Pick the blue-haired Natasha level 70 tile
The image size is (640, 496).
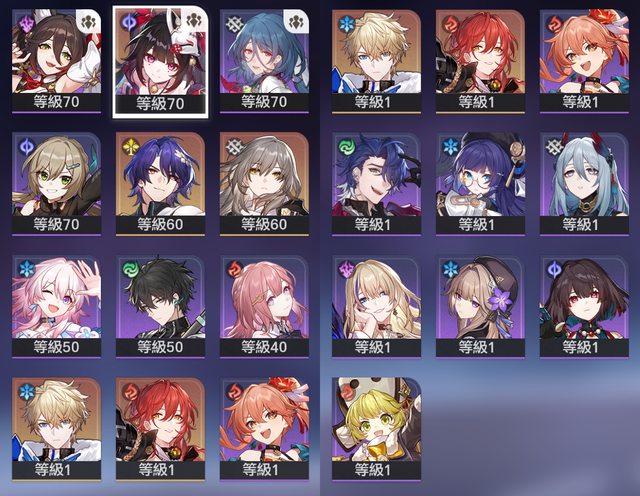tap(264, 56)
